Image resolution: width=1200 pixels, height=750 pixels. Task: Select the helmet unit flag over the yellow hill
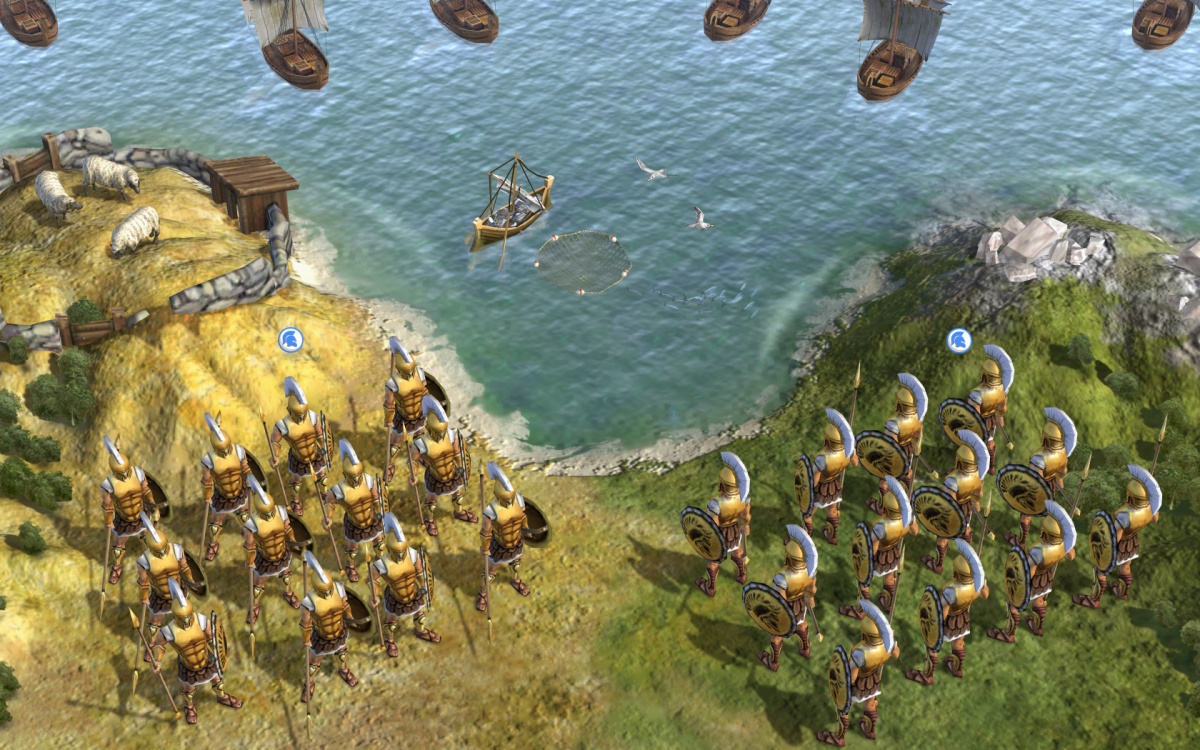tap(291, 340)
